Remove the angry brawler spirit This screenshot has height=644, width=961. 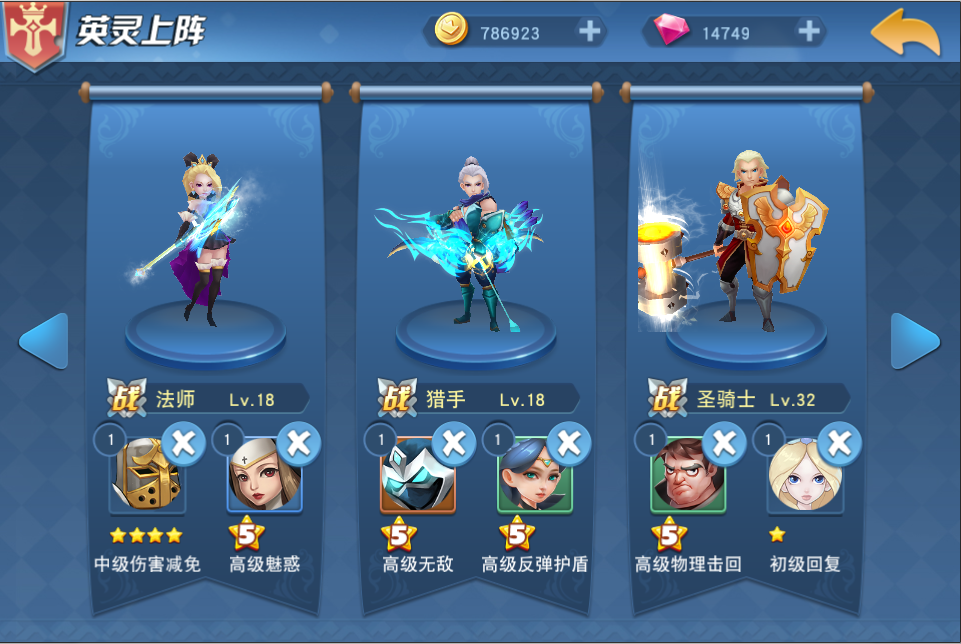tap(725, 441)
